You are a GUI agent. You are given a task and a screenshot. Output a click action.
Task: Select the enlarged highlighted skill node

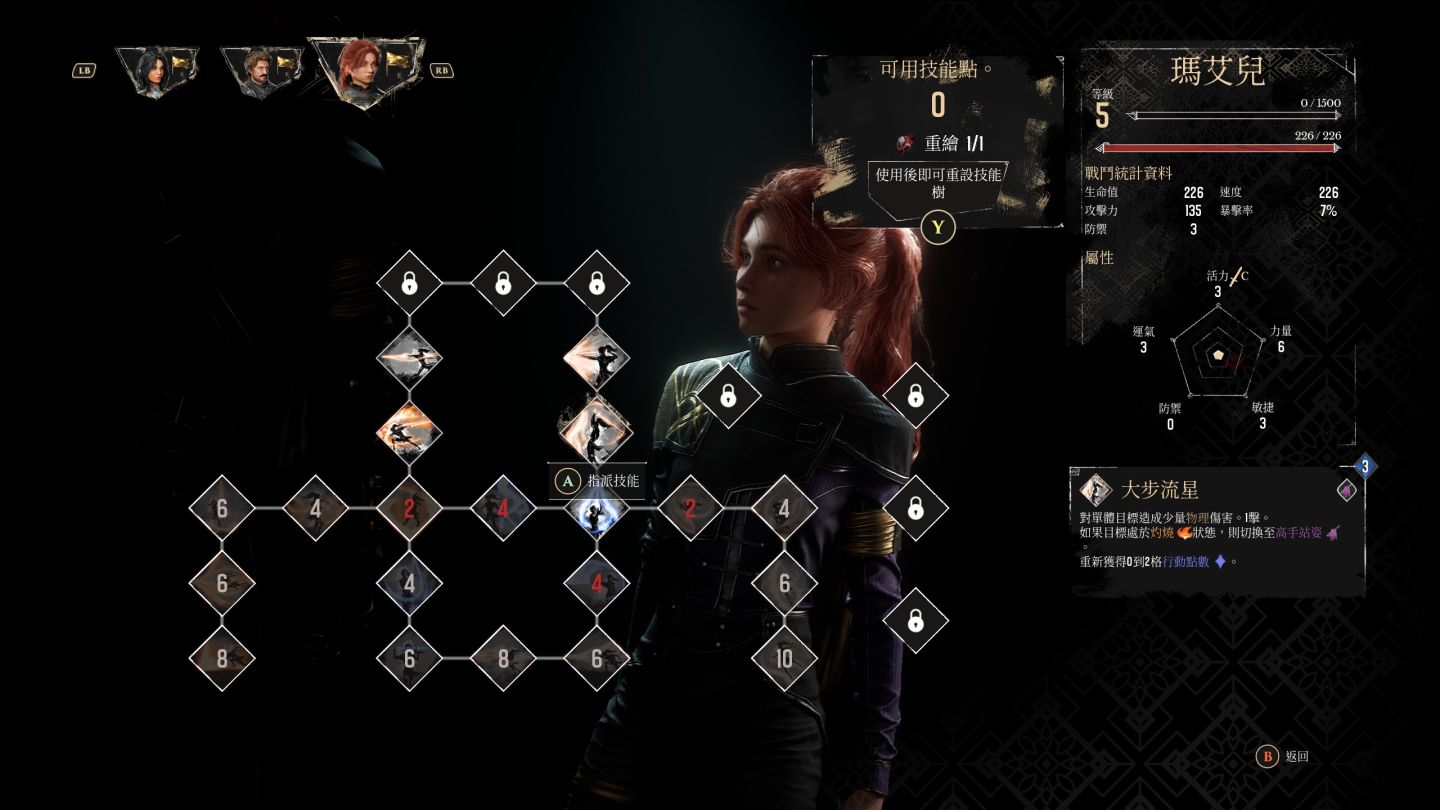coord(597,430)
